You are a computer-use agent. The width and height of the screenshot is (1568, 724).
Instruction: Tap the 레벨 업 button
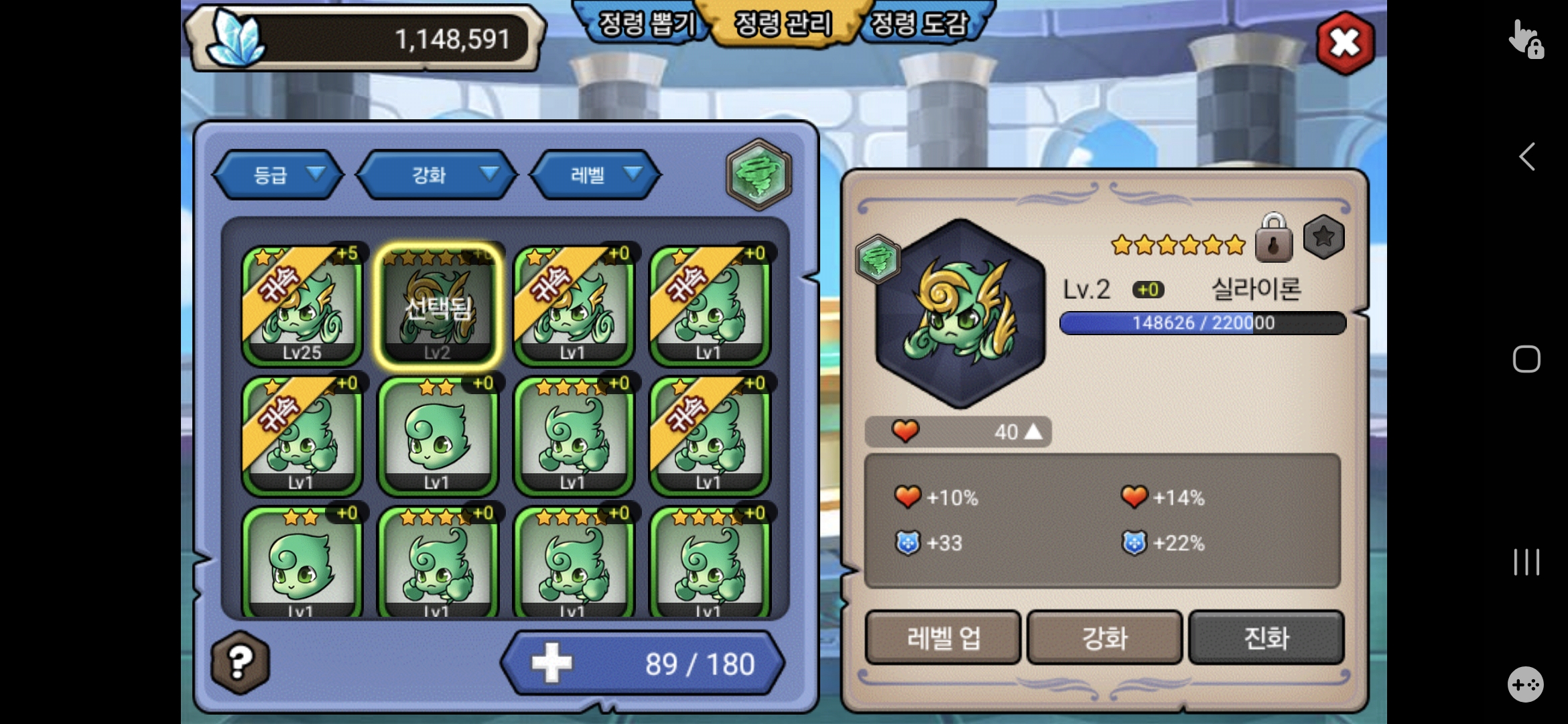[x=943, y=638]
